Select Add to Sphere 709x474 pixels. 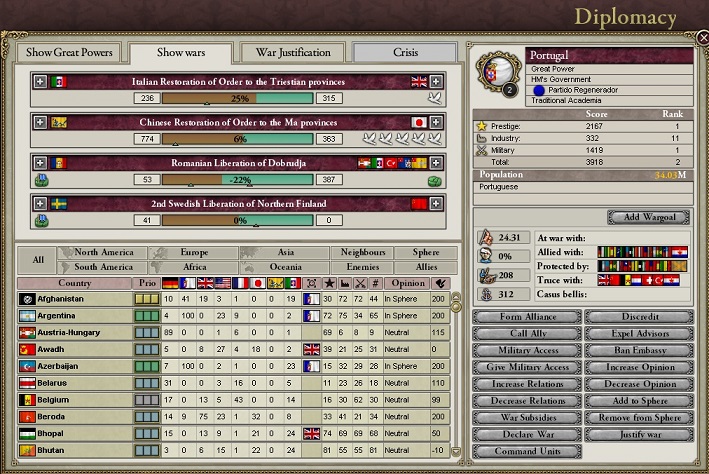tap(639, 401)
